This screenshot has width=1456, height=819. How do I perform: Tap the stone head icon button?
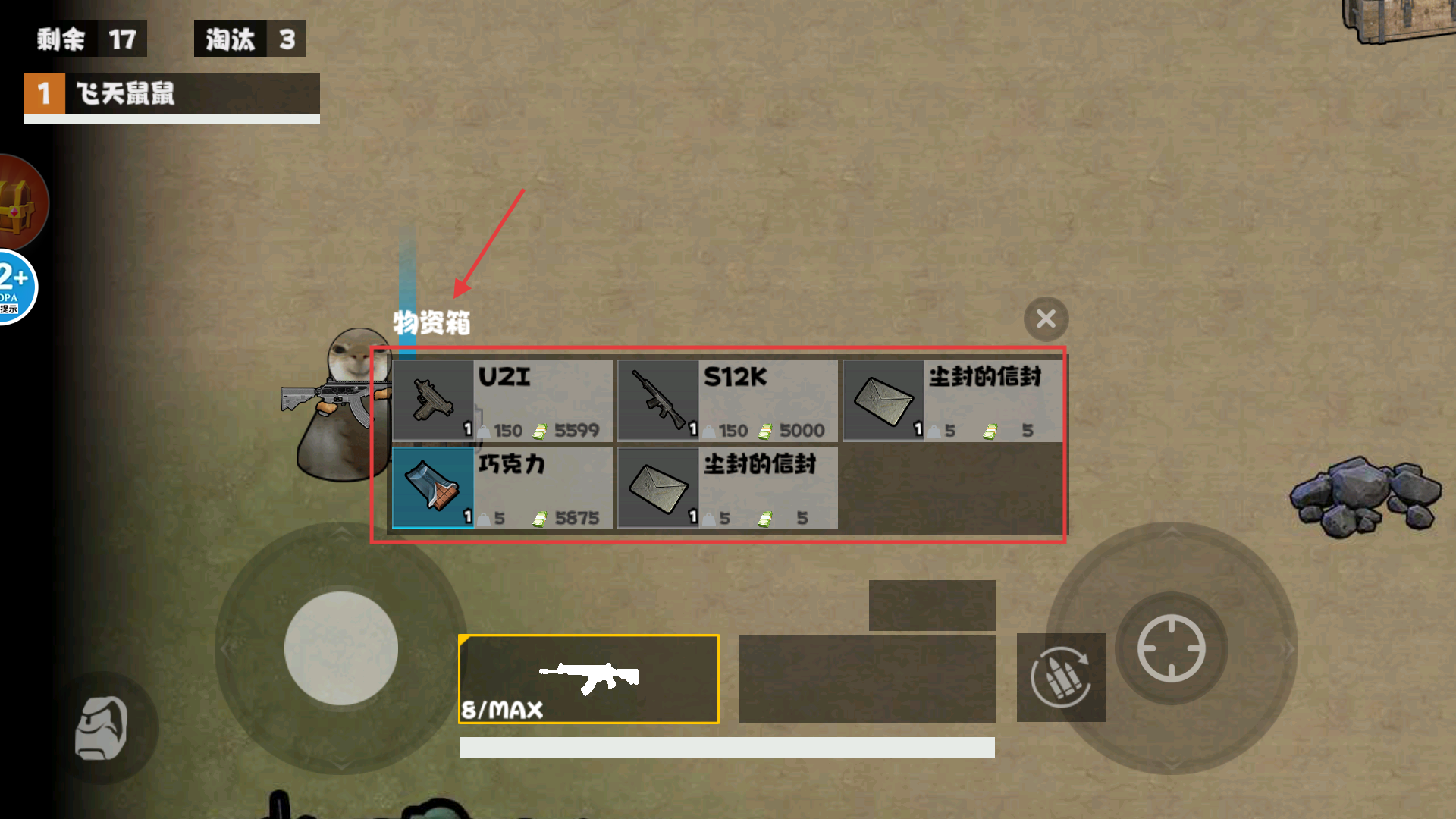click(x=102, y=728)
